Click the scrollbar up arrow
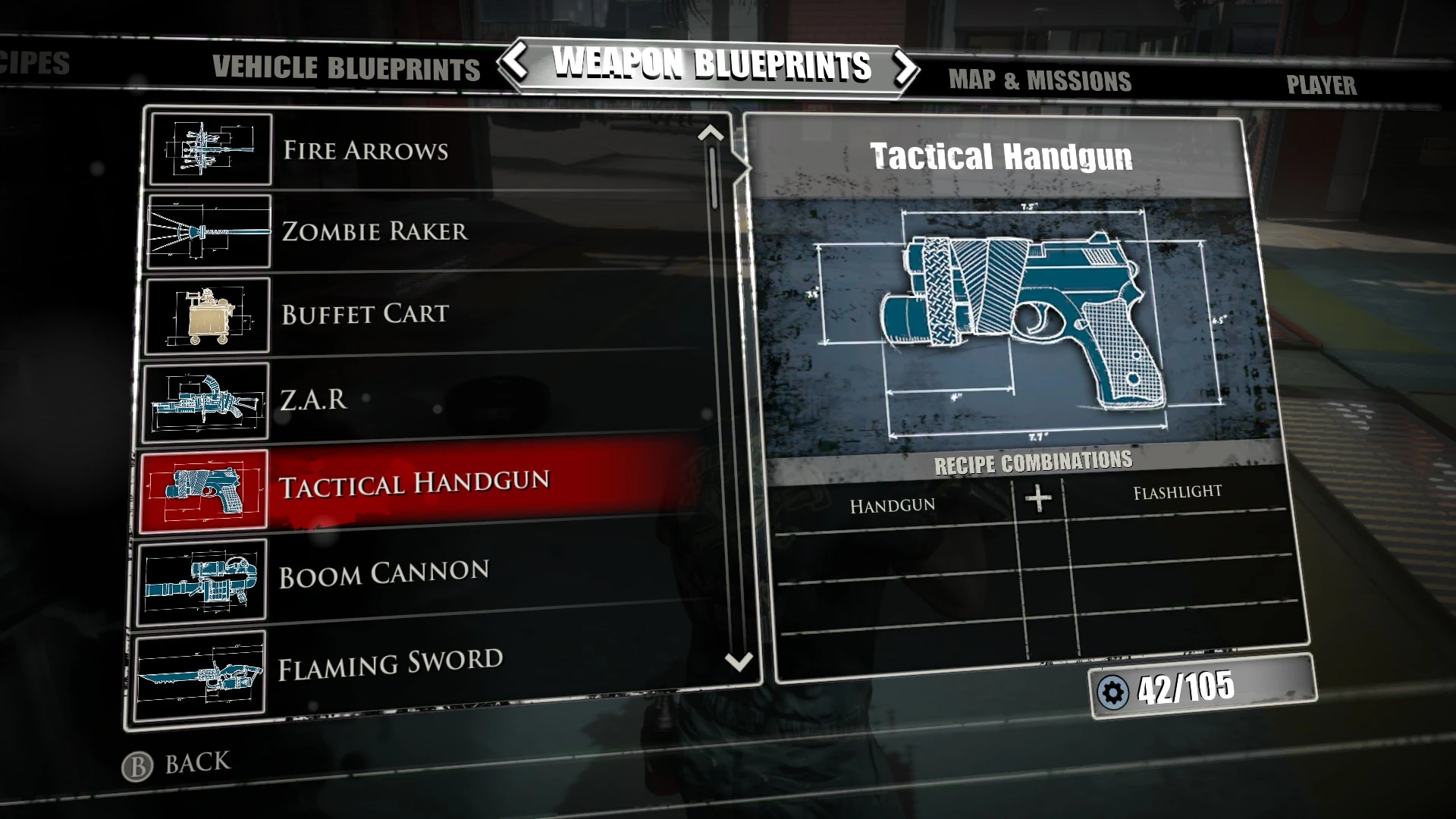The image size is (1456, 819). (x=711, y=133)
